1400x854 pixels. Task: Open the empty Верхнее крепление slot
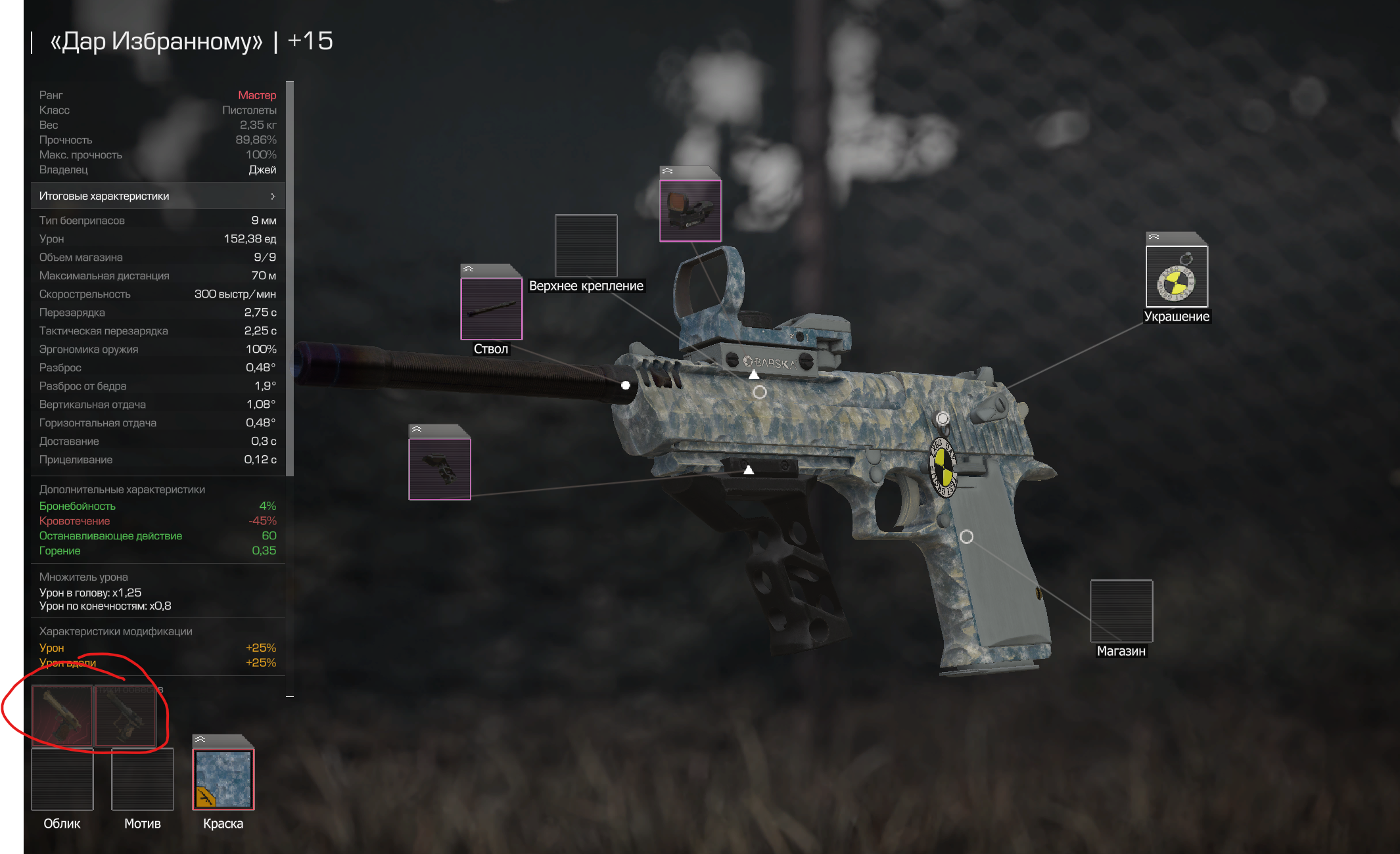(586, 246)
